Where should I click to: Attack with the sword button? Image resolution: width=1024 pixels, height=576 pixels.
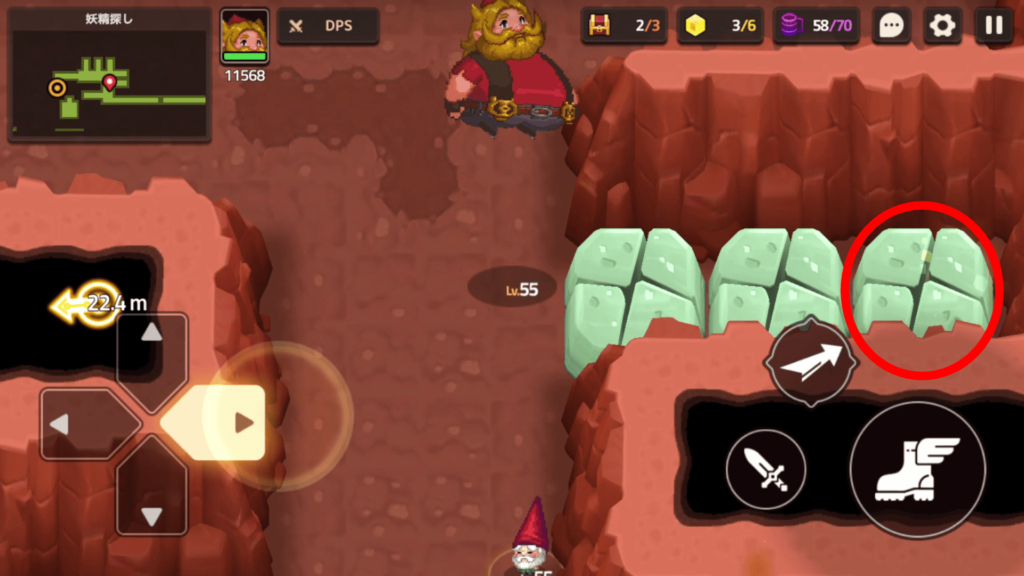click(x=766, y=468)
